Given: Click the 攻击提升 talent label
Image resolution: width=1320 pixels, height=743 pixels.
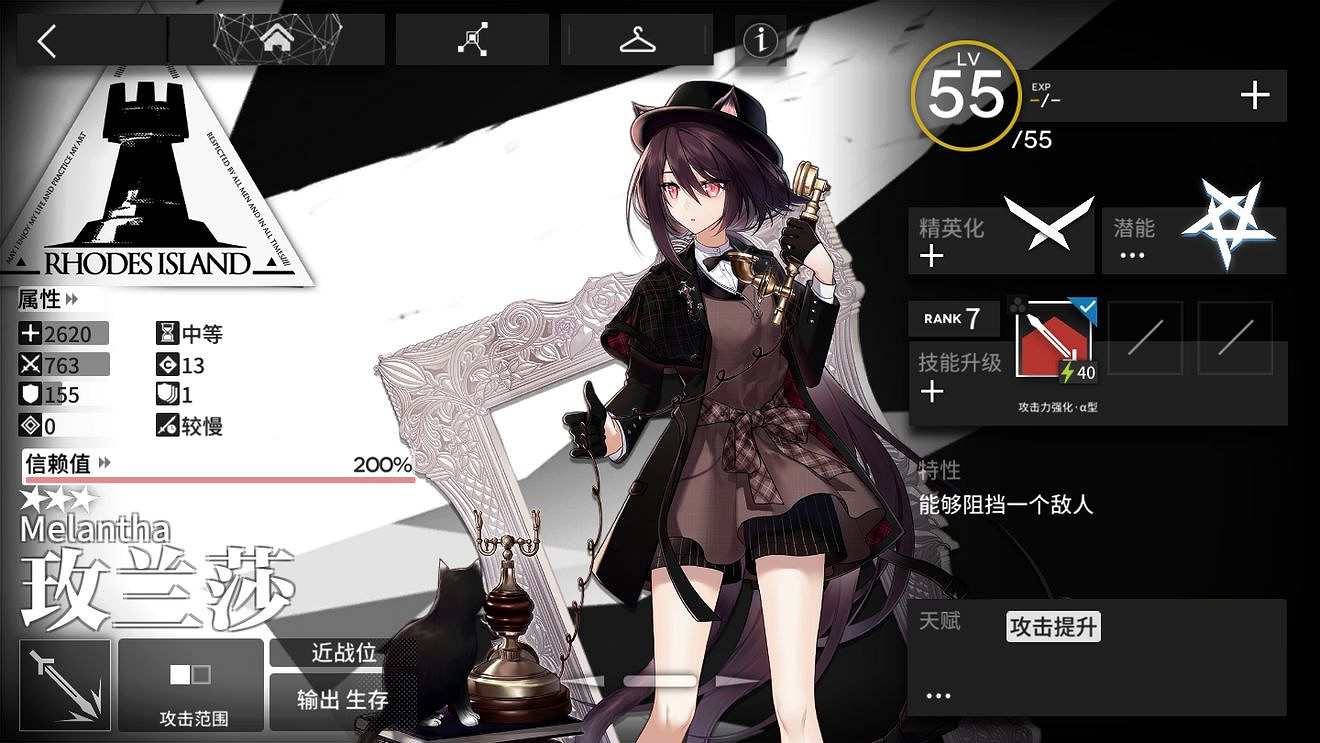Looking at the screenshot, I should pos(1051,627).
